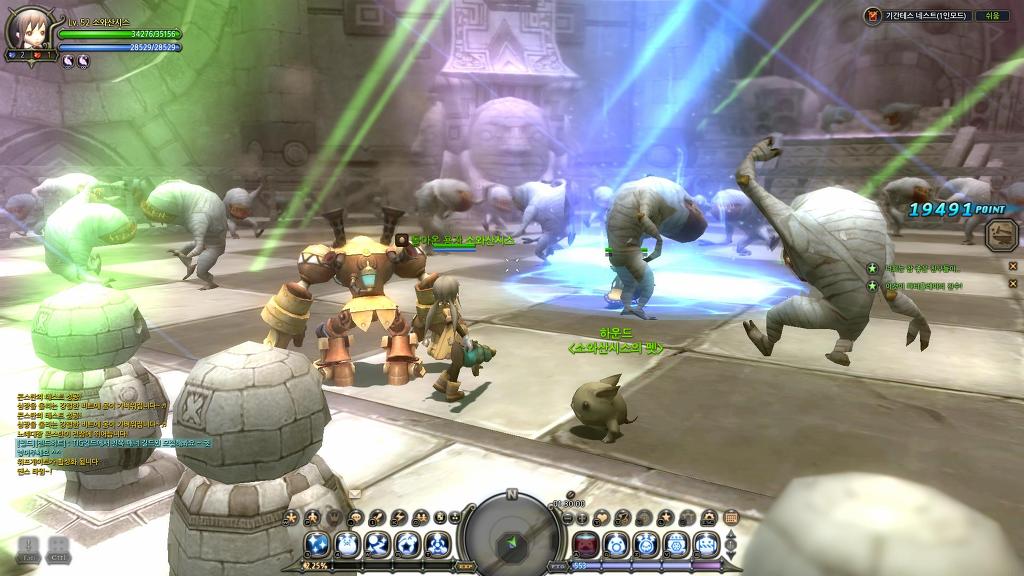Image resolution: width=1024 pixels, height=576 pixels.
Task: Activate the snowman skill slot
Action: [346, 544]
